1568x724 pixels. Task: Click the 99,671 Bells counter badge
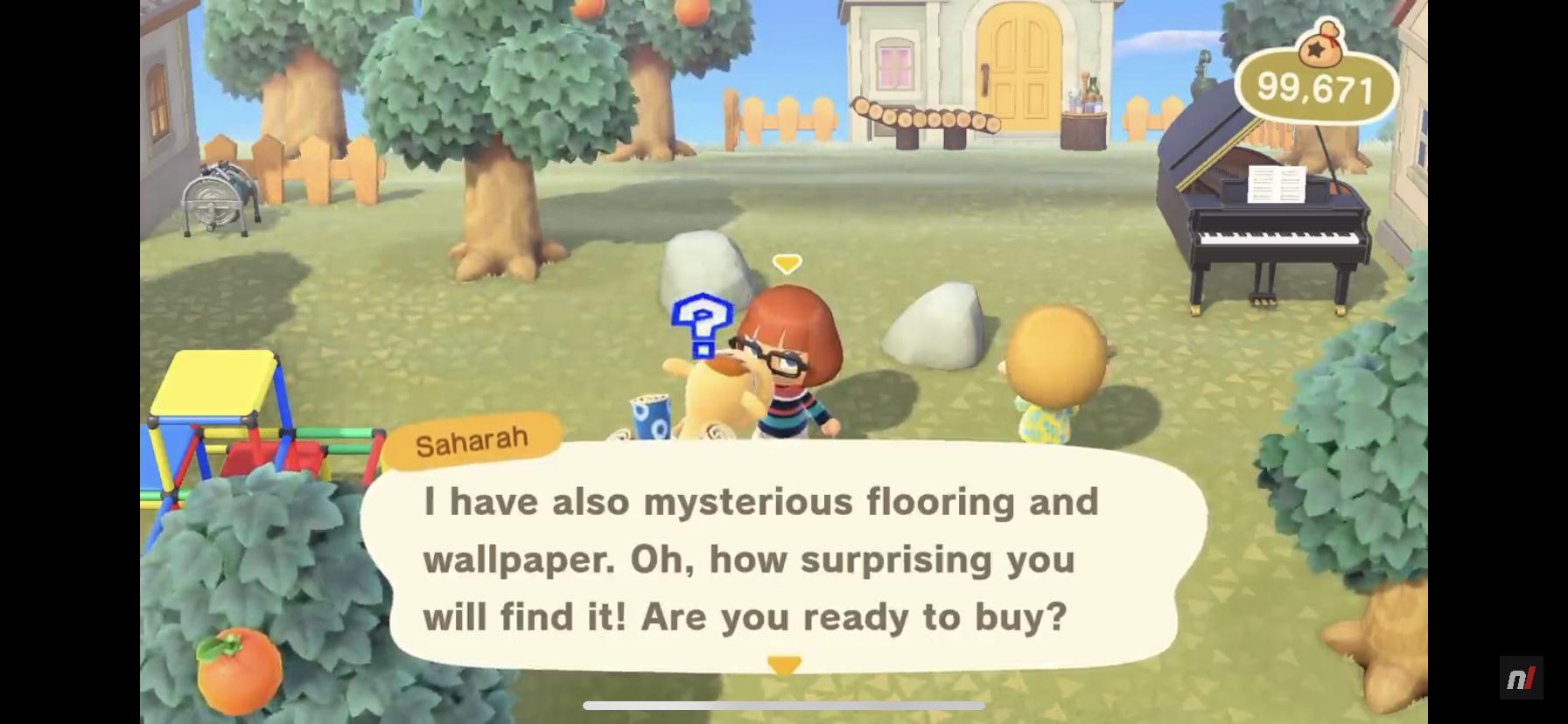pyautogui.click(x=1316, y=84)
